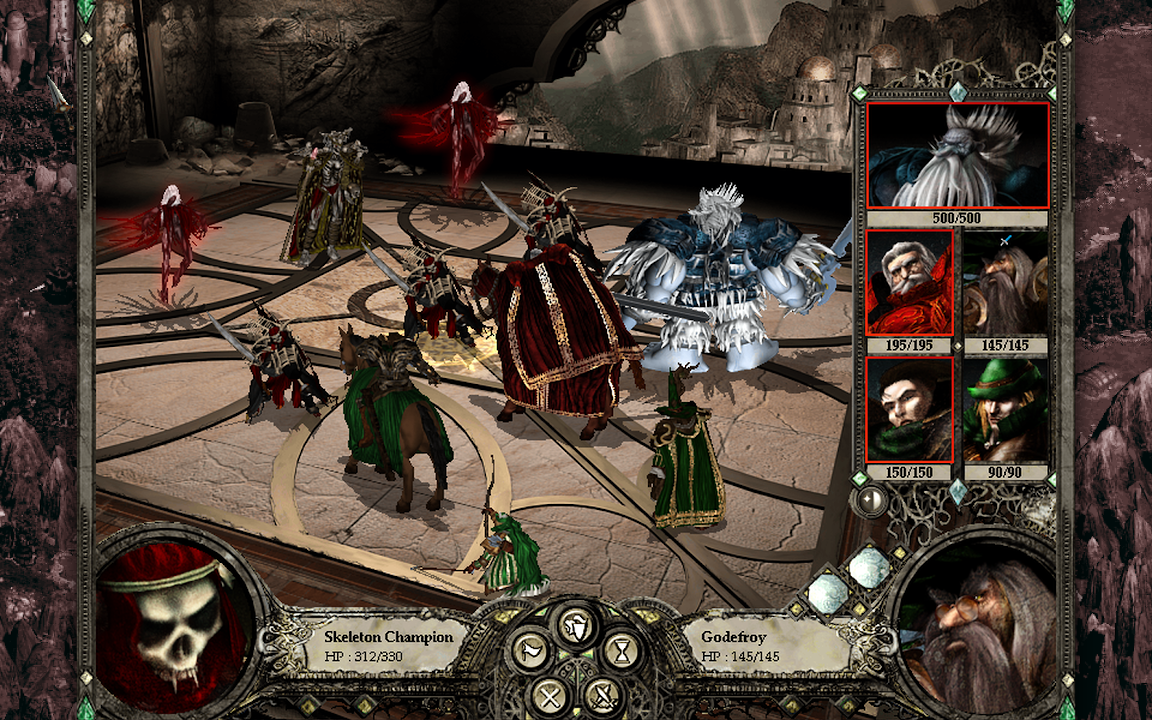Select the white-bearded giant portrait with 500 HP
This screenshot has width=1152, height=720.
point(957,156)
